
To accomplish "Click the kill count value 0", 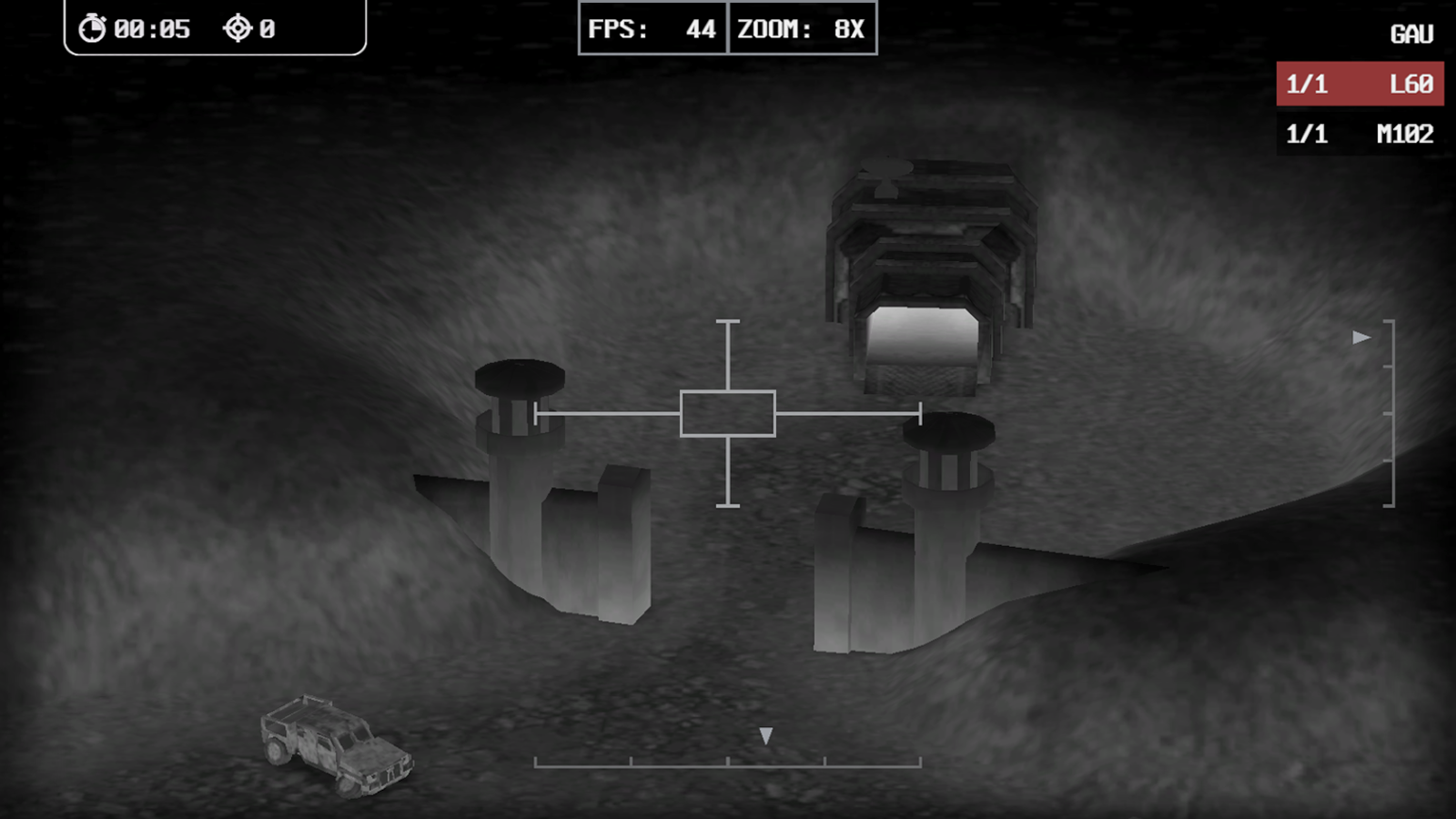I will point(267,27).
